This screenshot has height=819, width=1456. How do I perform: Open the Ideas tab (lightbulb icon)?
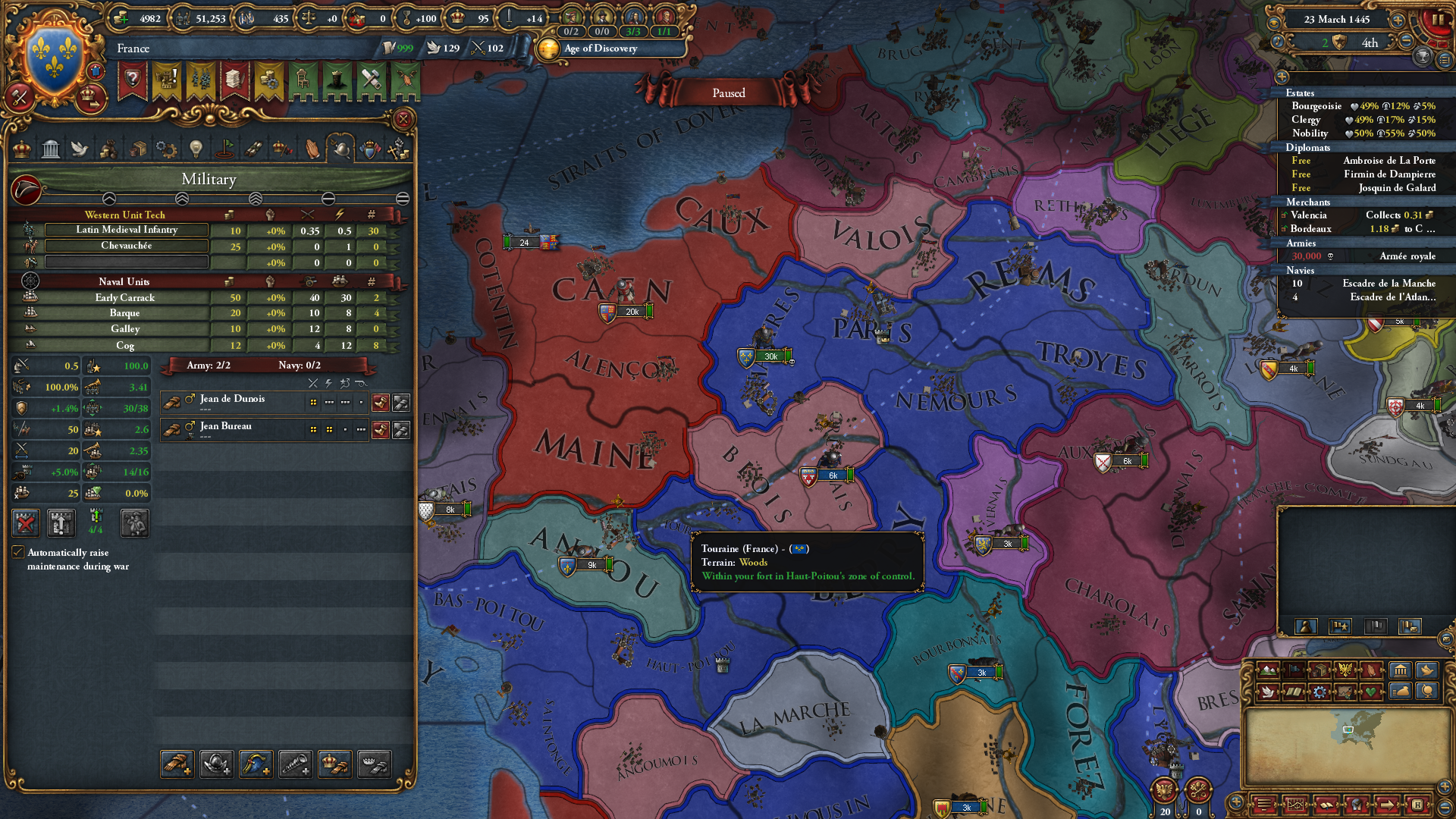point(196,149)
